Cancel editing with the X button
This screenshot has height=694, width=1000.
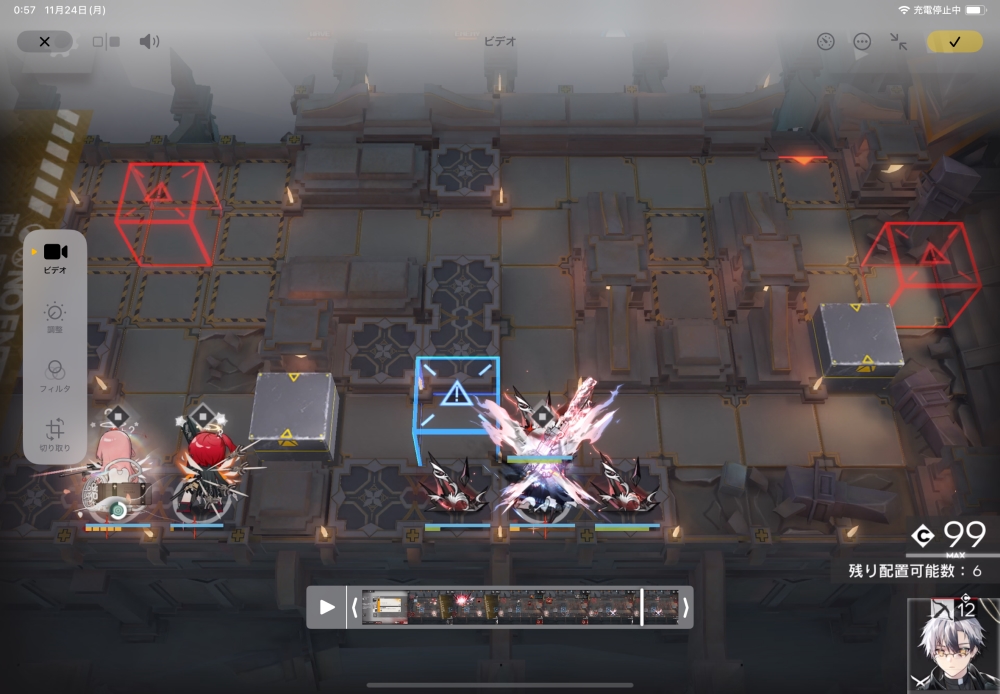pyautogui.click(x=44, y=42)
